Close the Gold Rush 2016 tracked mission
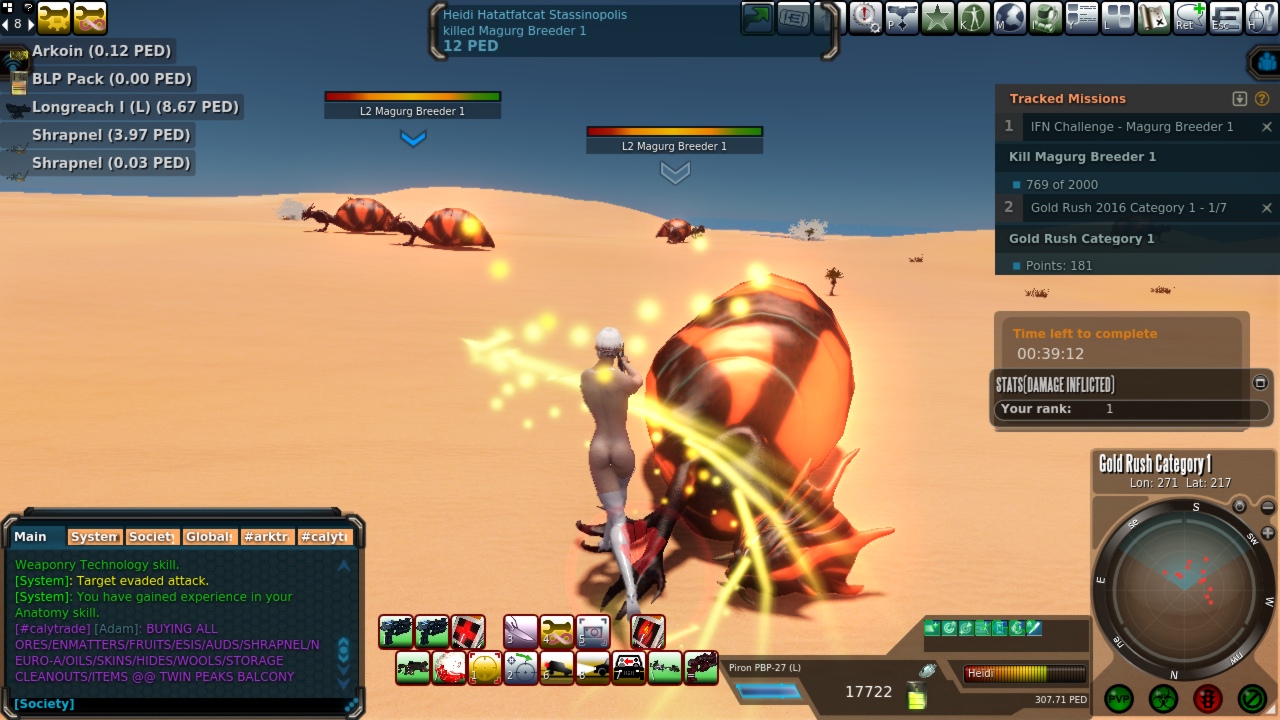The width and height of the screenshot is (1280, 720). [x=1266, y=208]
